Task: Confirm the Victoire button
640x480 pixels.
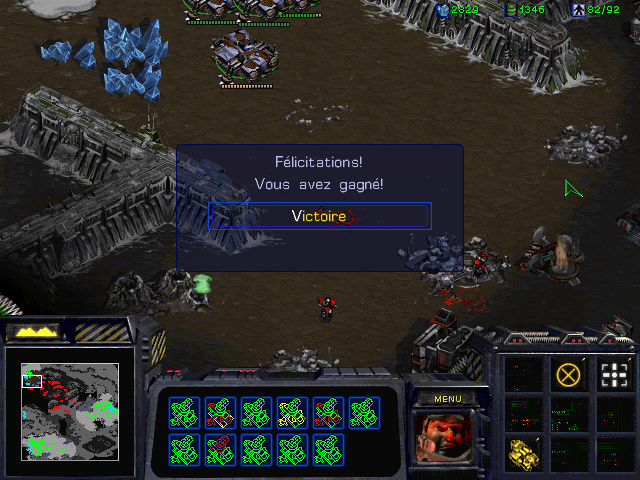Action: point(320,216)
